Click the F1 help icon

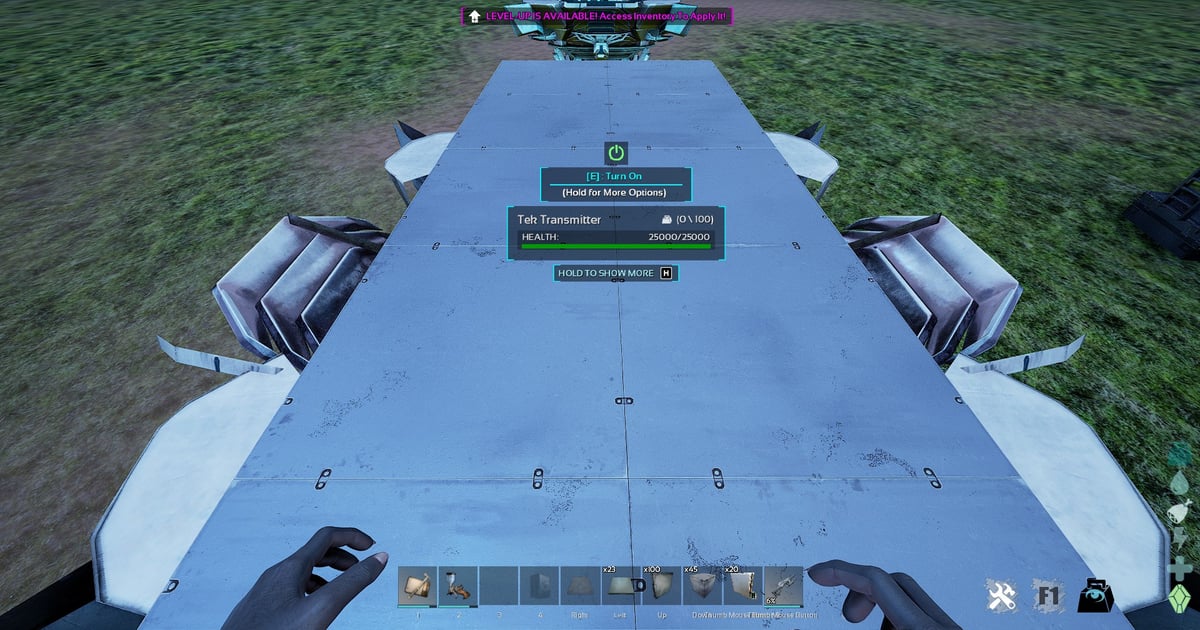(x=1047, y=596)
